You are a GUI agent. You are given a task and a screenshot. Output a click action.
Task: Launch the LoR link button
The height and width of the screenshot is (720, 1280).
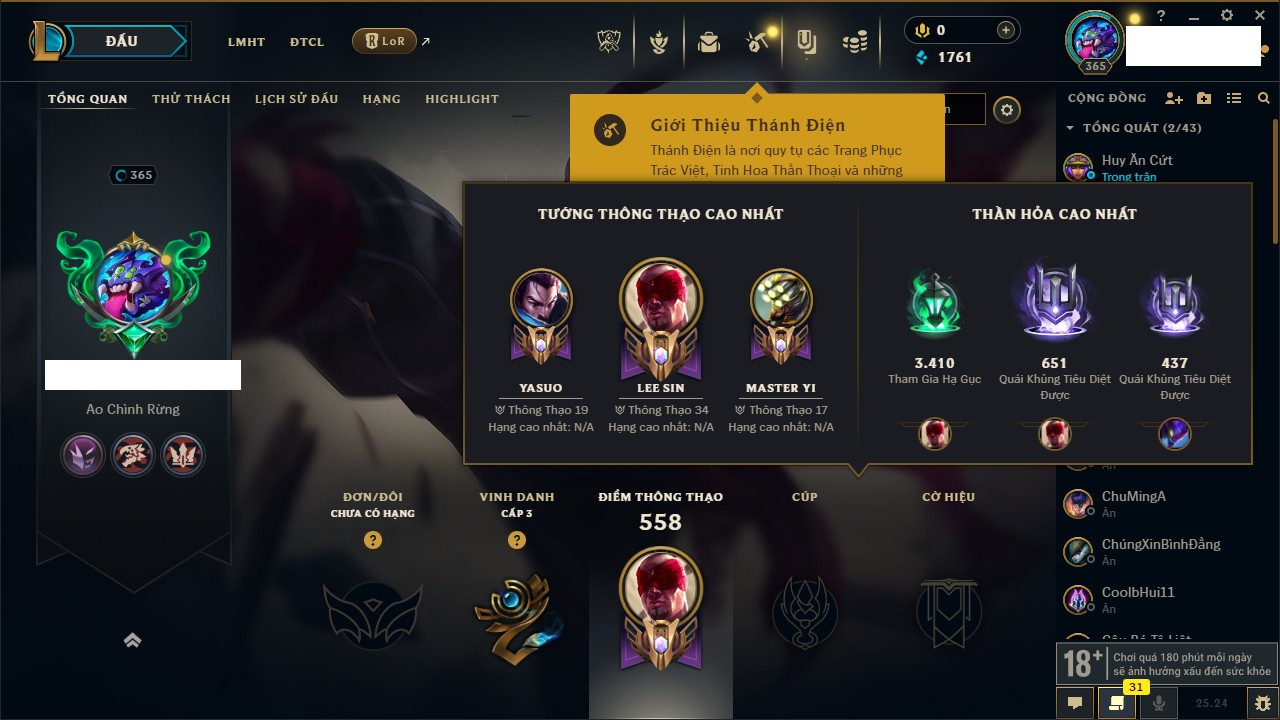tap(385, 42)
